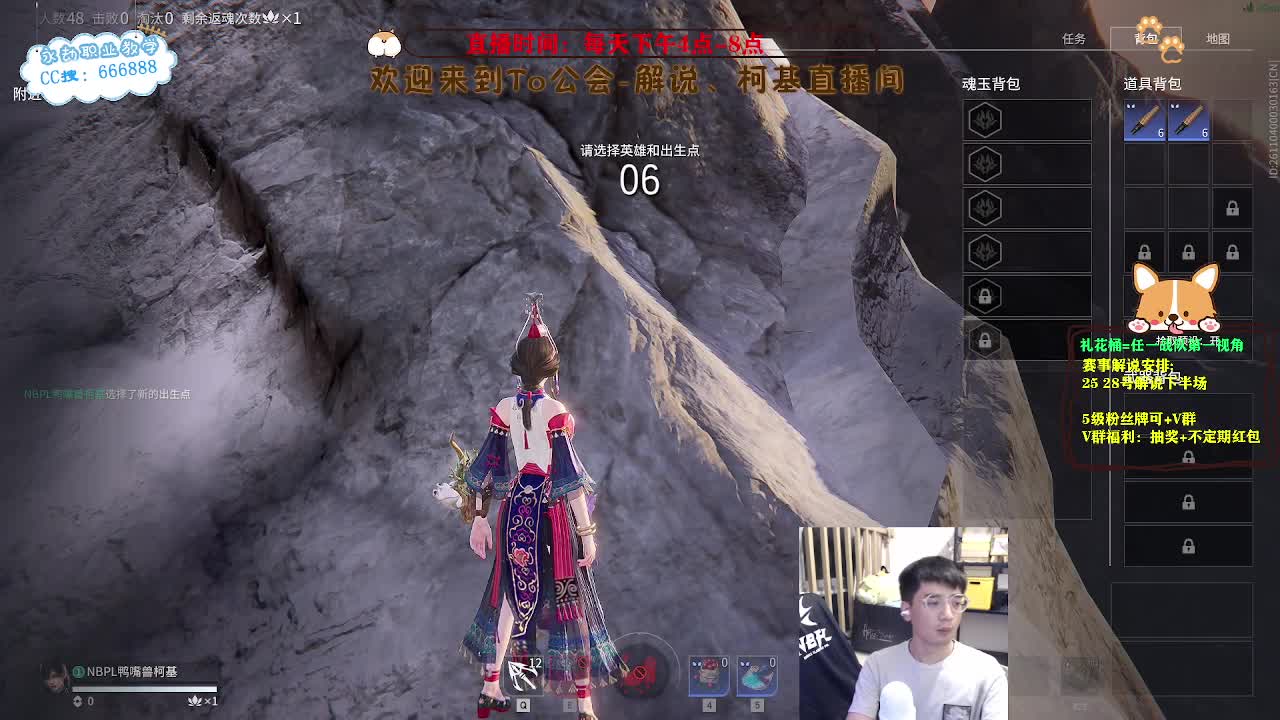This screenshot has width=1280, height=720.
Task: Click the first hexagonal soul jade slot
Action: 983,119
